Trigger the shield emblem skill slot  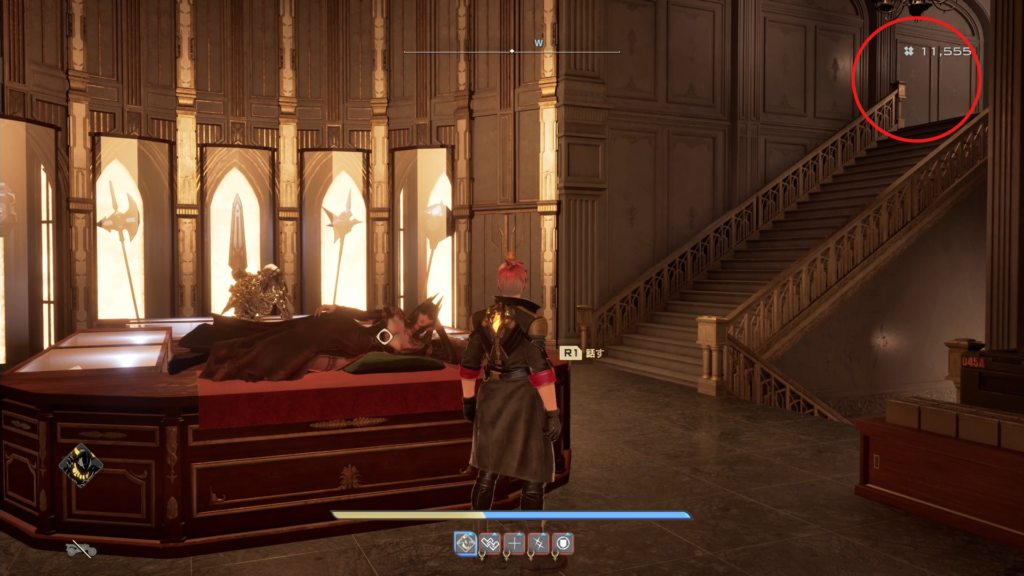coord(562,543)
